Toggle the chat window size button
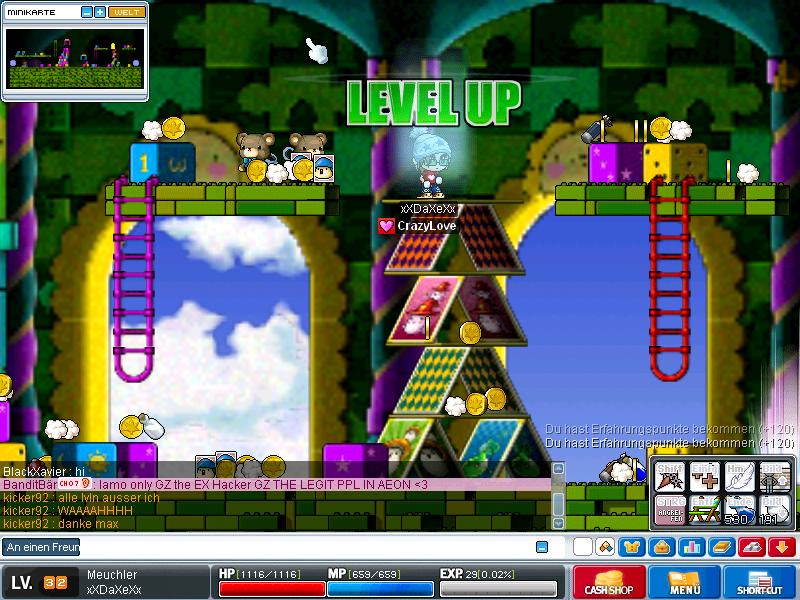This screenshot has width=800, height=600. pyautogui.click(x=542, y=547)
